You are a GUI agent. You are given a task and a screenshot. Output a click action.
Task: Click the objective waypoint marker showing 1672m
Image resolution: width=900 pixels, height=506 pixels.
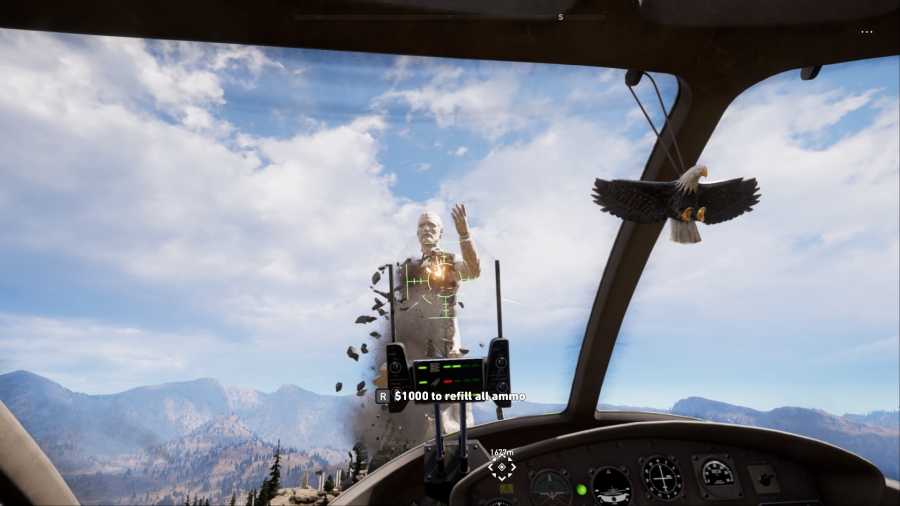pyautogui.click(x=502, y=467)
